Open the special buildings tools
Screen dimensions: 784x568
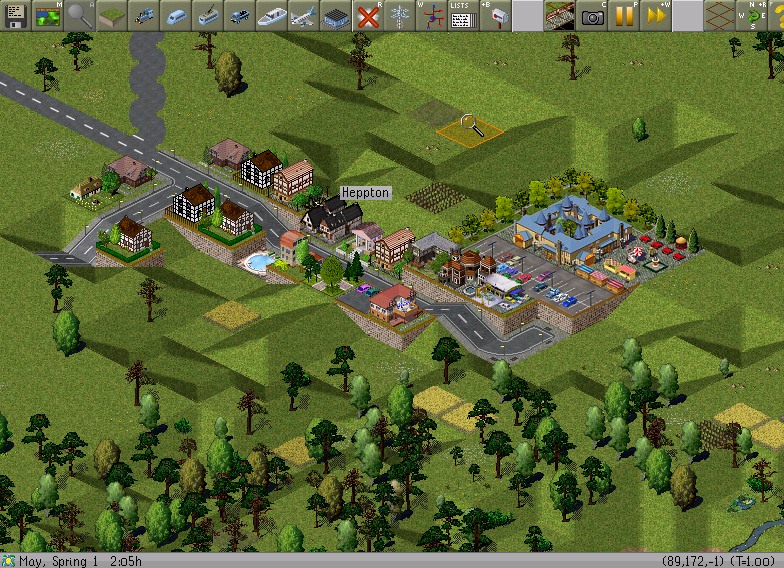[336, 15]
